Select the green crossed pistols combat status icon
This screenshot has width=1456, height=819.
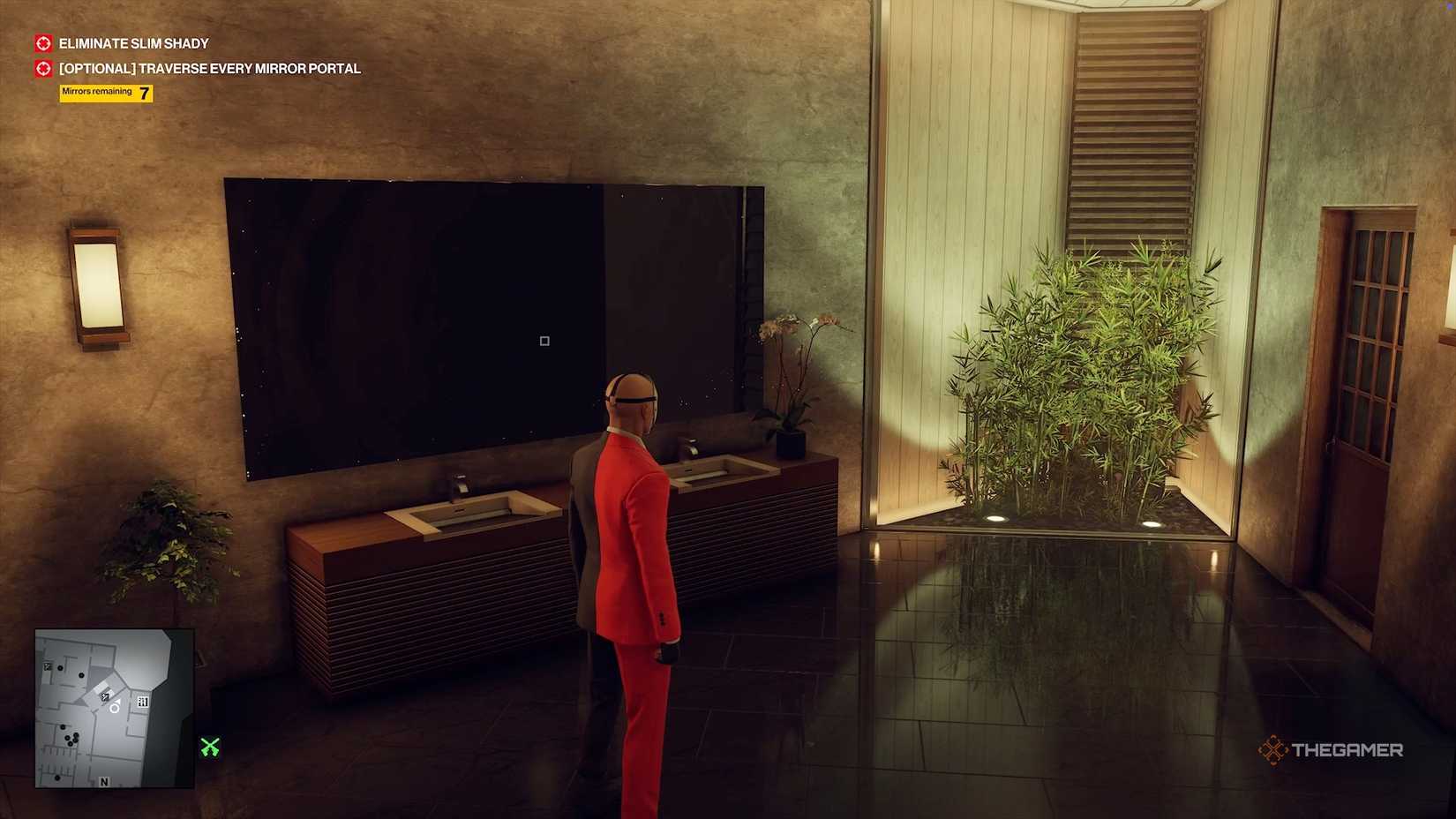coord(210,745)
